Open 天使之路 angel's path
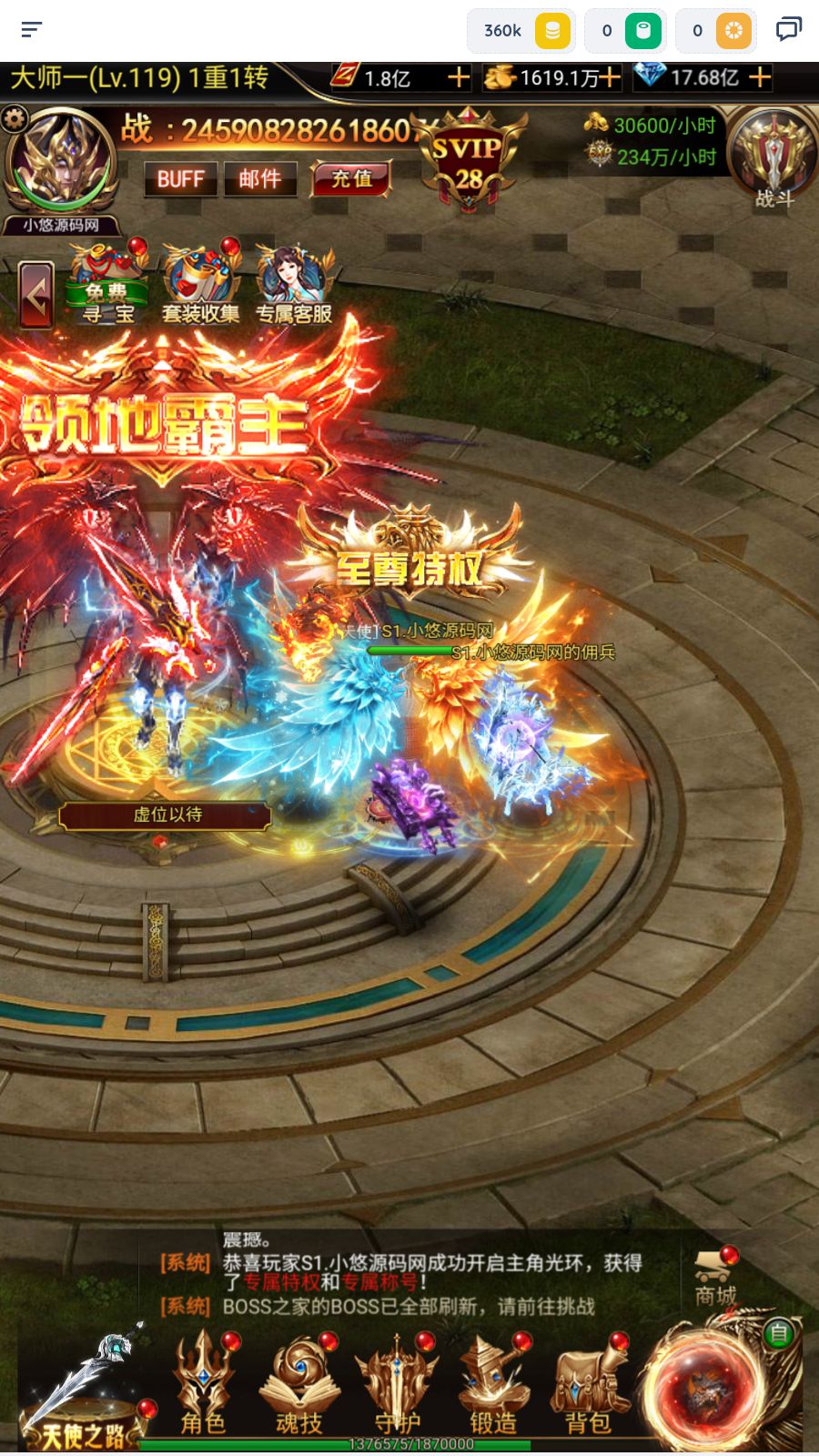 [84, 1392]
